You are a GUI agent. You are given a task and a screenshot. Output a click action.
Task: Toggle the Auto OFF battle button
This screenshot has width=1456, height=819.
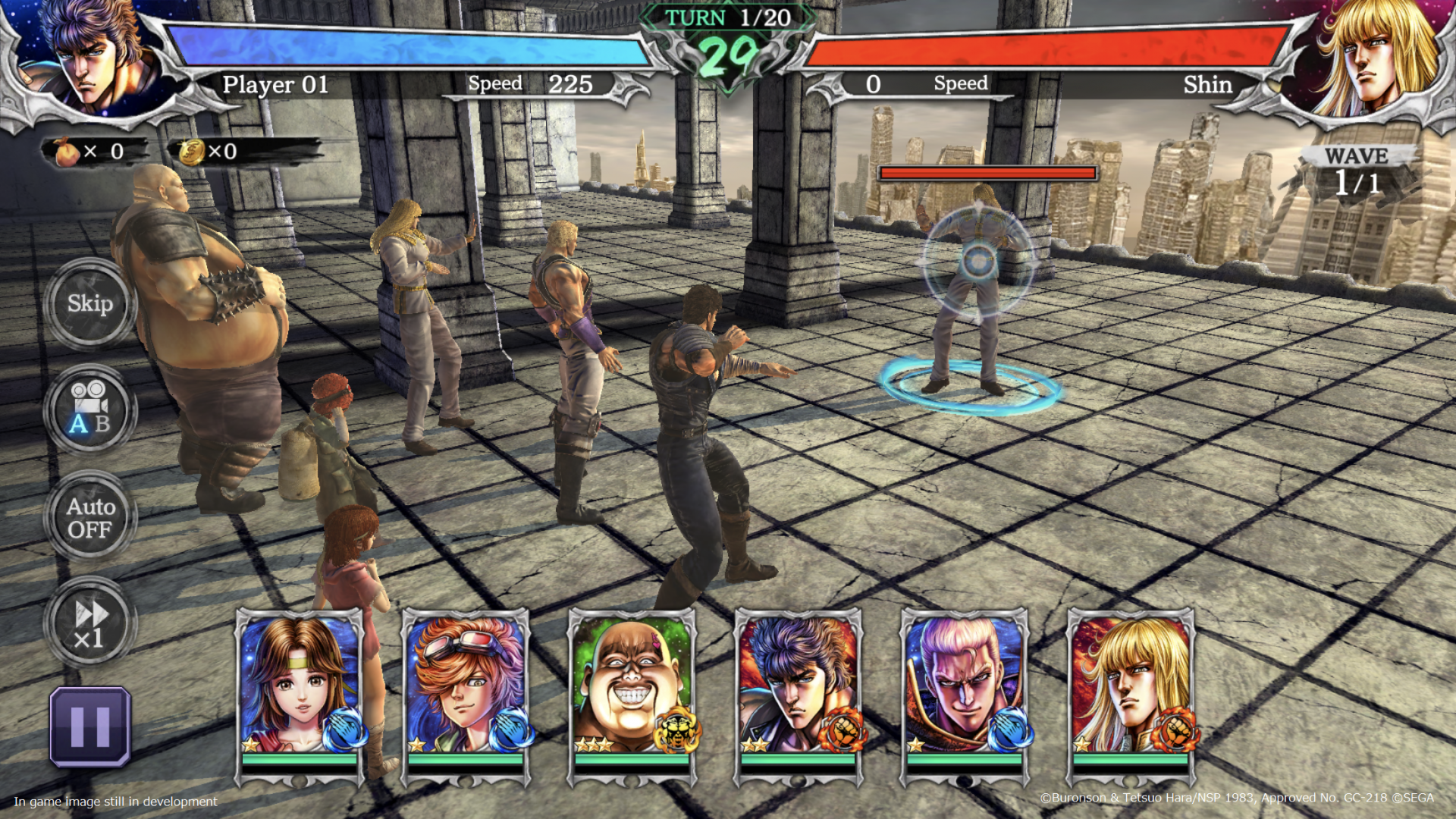[x=90, y=517]
